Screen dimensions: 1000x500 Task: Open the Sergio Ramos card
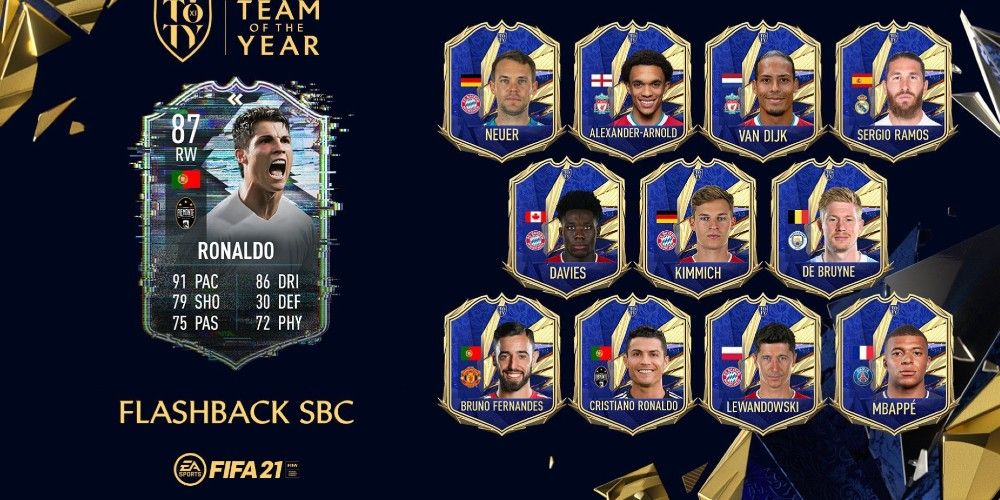[893, 88]
